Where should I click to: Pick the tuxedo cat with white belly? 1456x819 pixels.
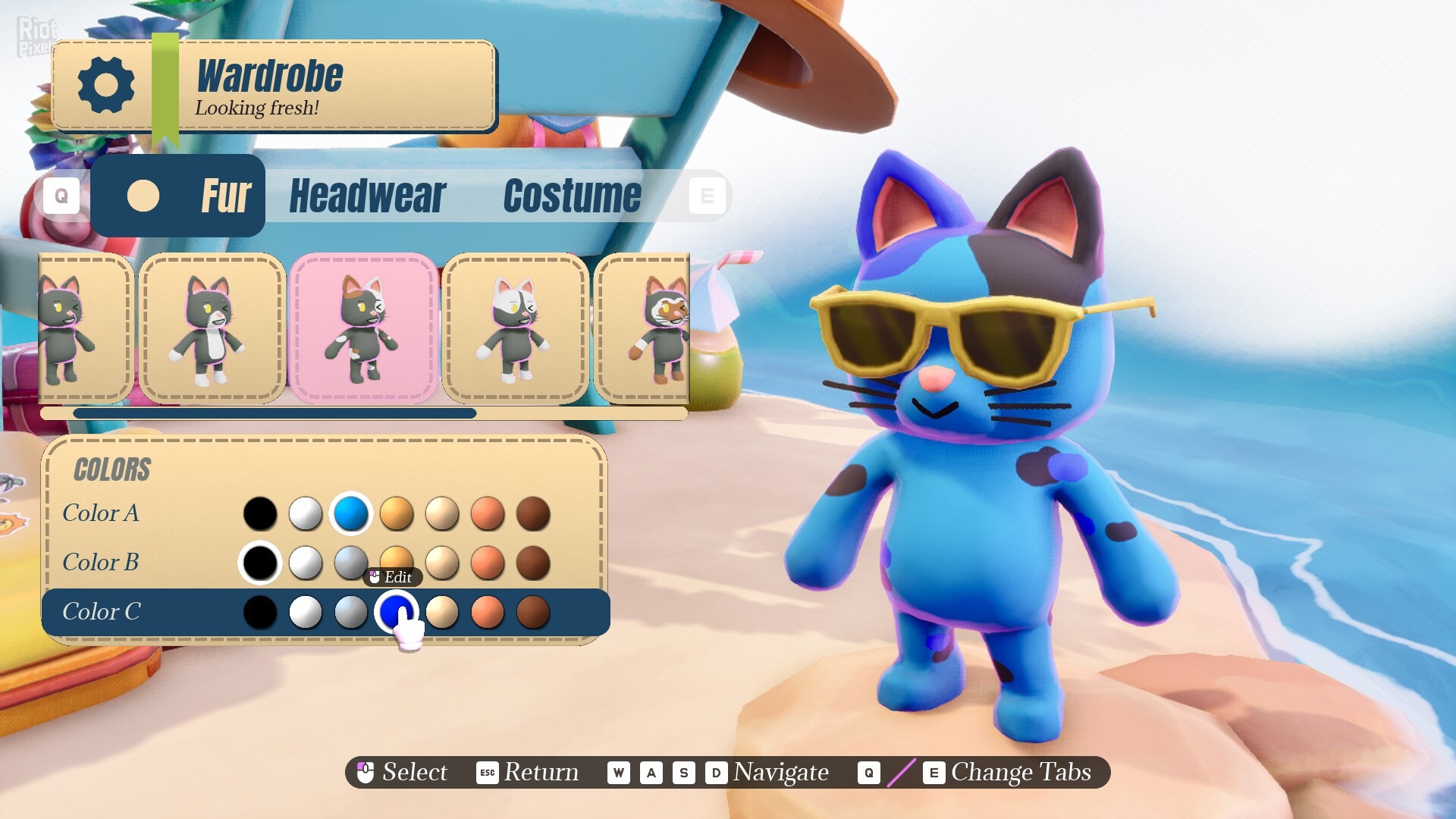tap(212, 328)
